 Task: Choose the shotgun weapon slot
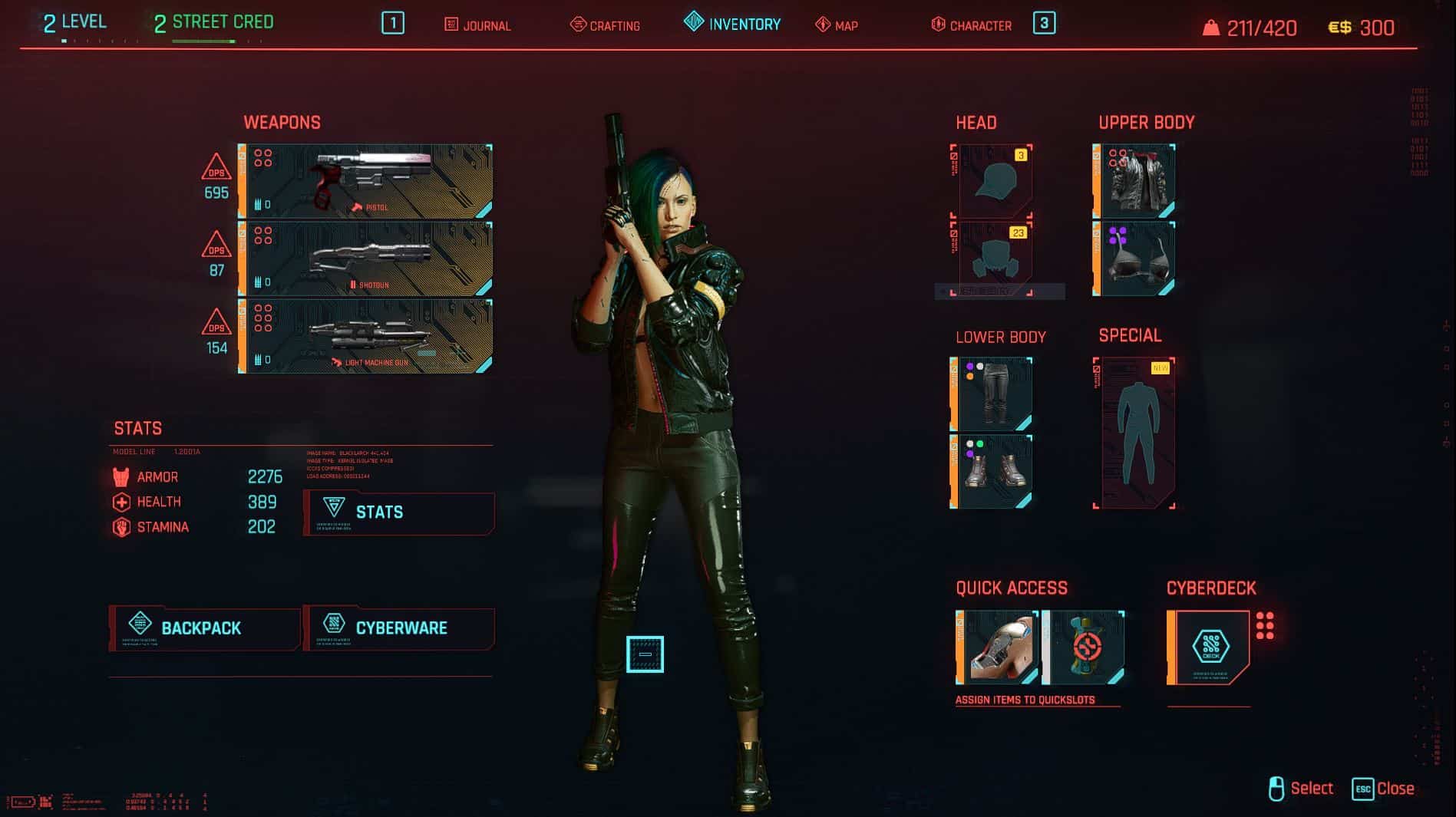pyautogui.click(x=366, y=259)
